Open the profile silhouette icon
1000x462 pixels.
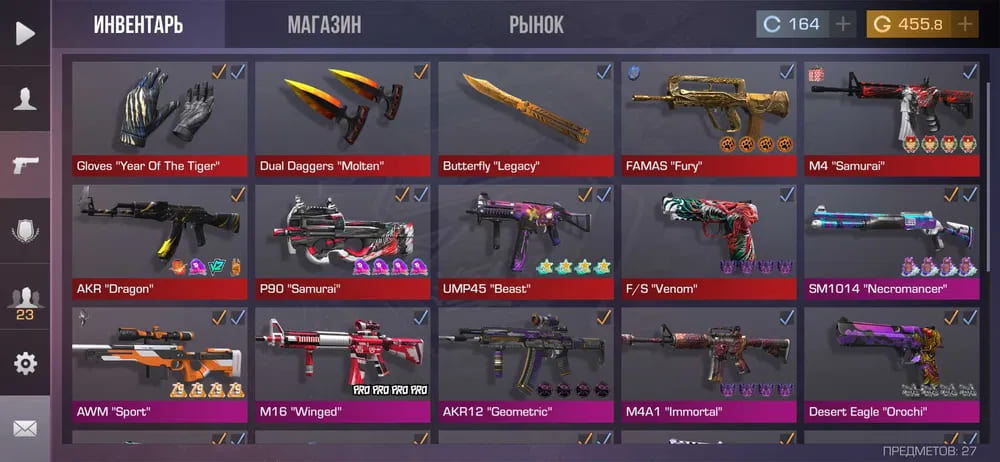[25, 99]
